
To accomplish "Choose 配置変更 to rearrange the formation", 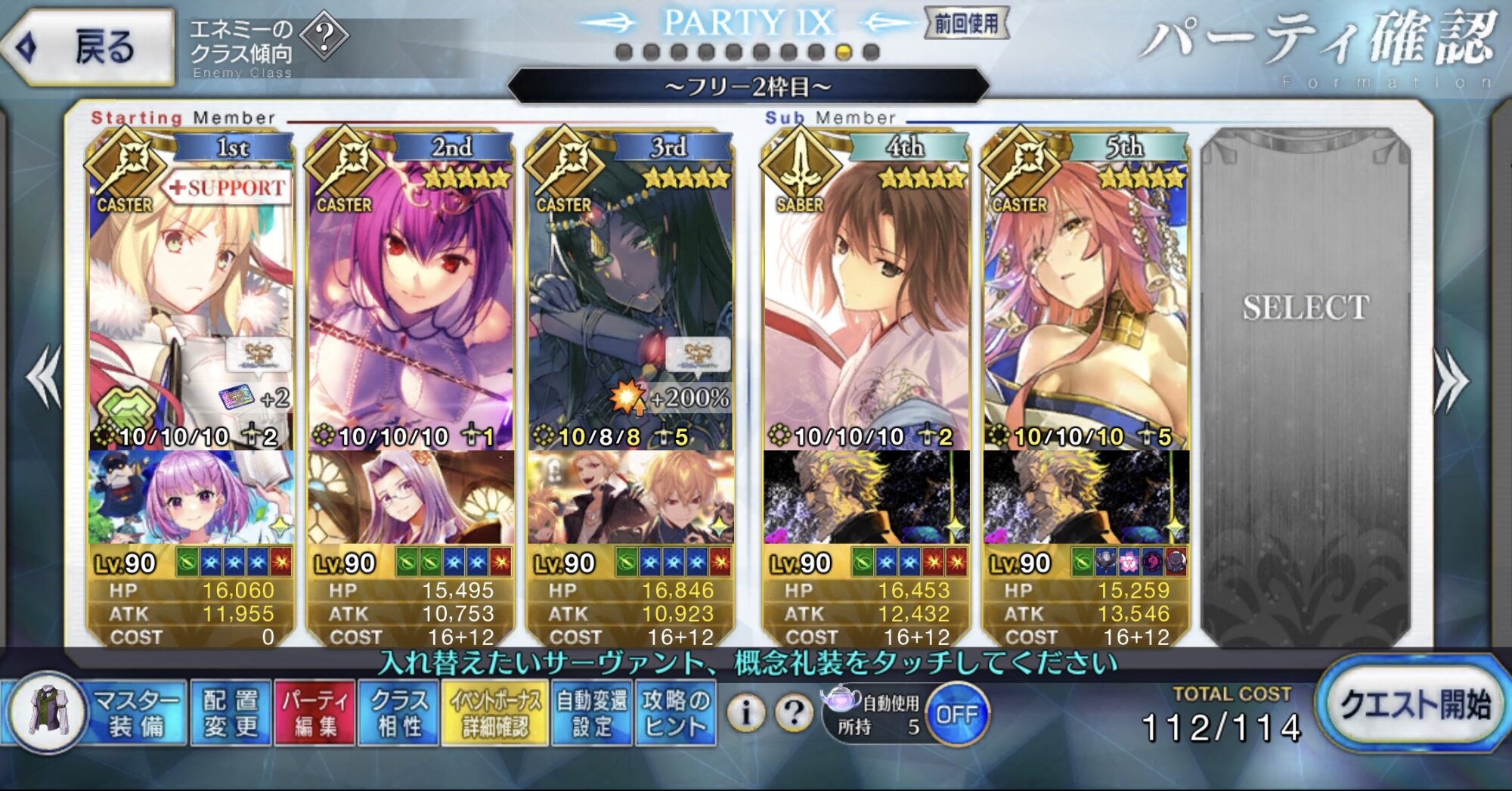I will point(231,714).
